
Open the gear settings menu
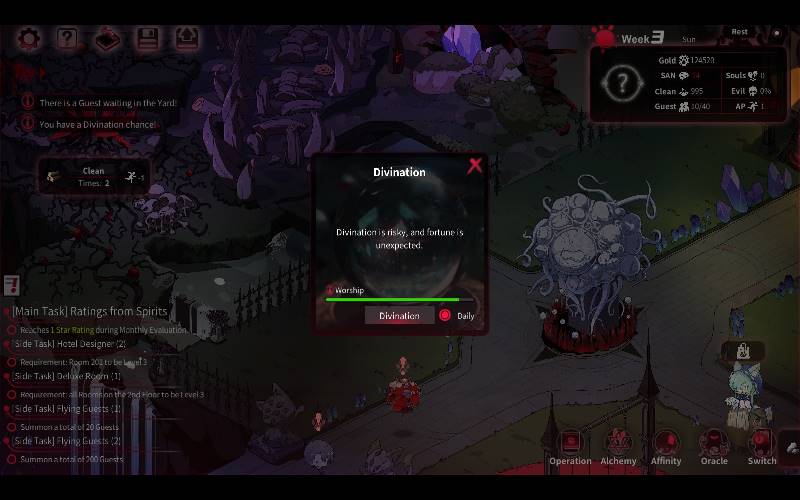pyautogui.click(x=30, y=39)
